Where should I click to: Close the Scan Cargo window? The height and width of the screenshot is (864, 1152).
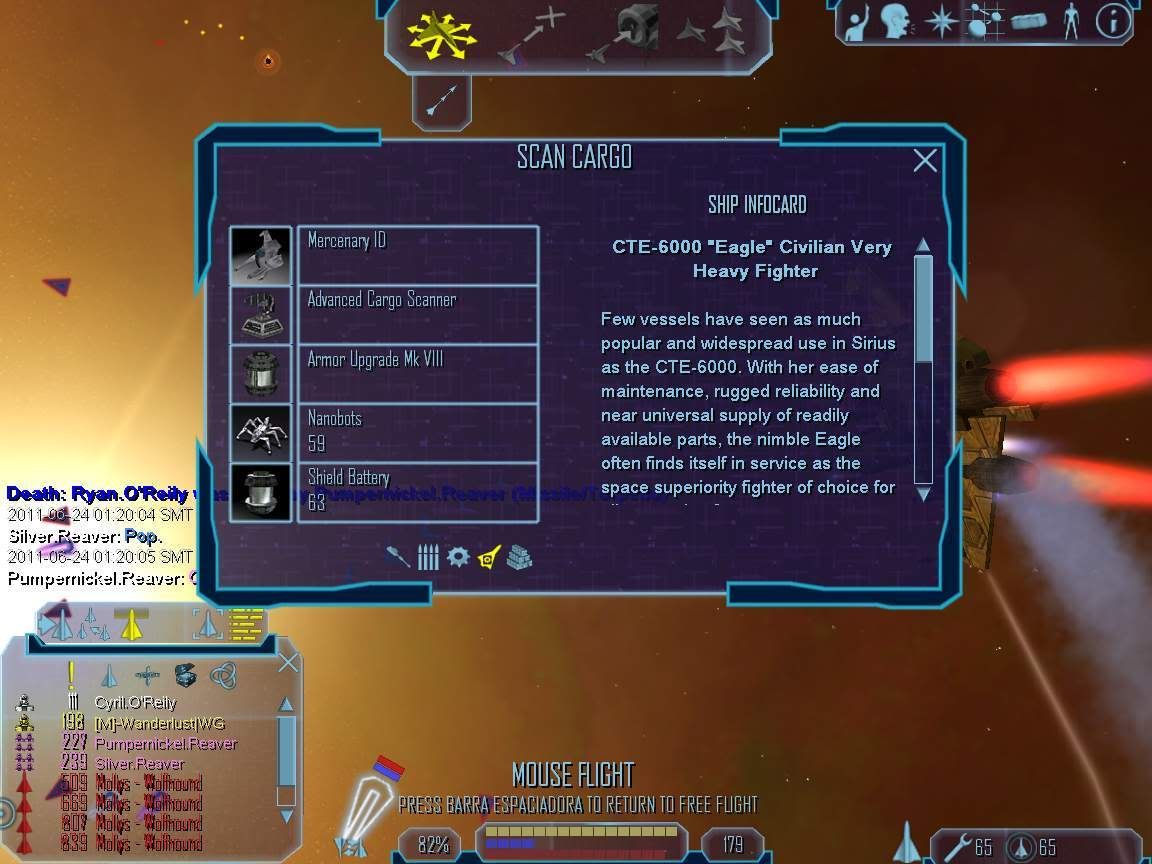click(925, 160)
